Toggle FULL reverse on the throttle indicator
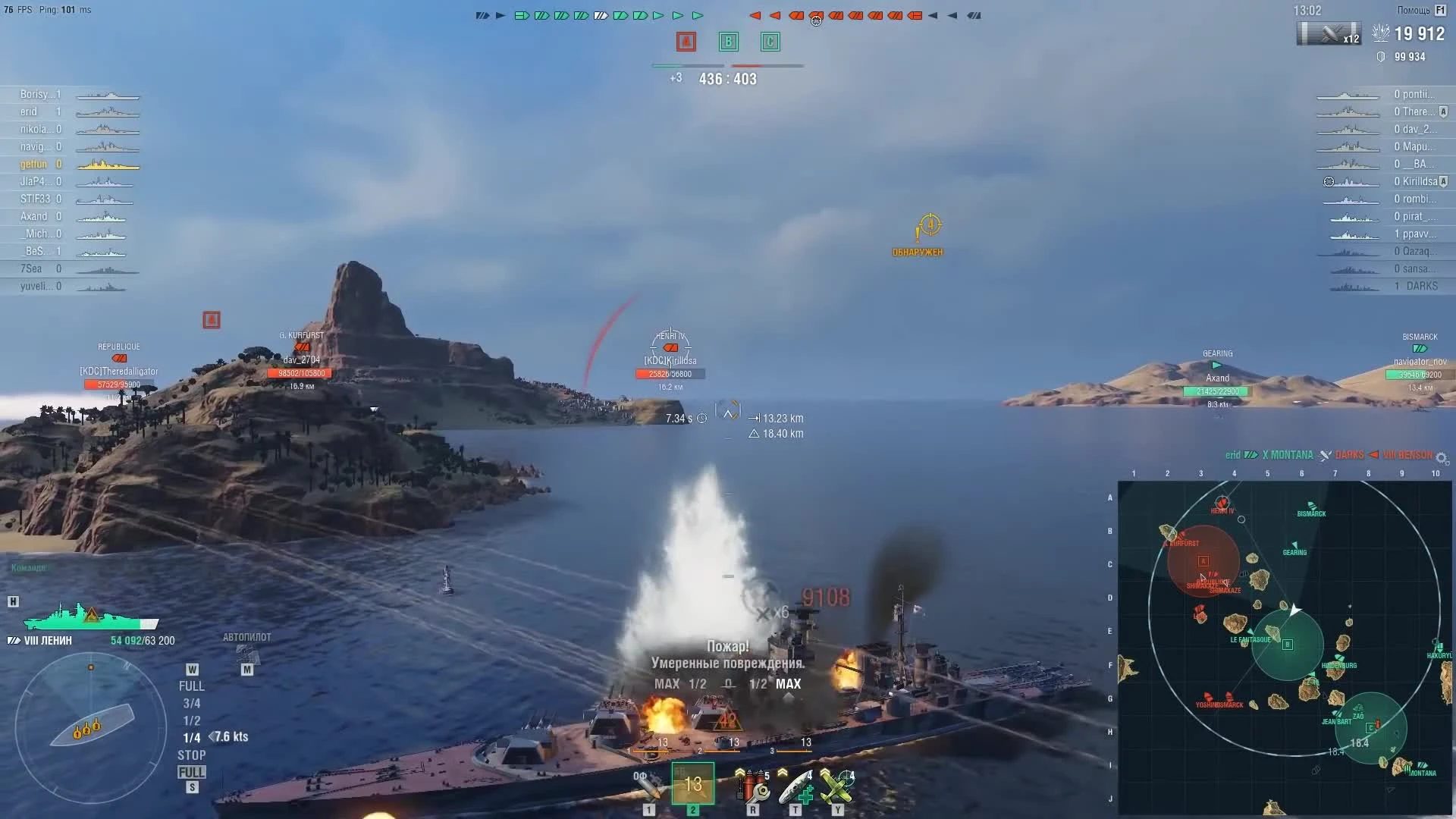The height and width of the screenshot is (819, 1456). pyautogui.click(x=192, y=771)
